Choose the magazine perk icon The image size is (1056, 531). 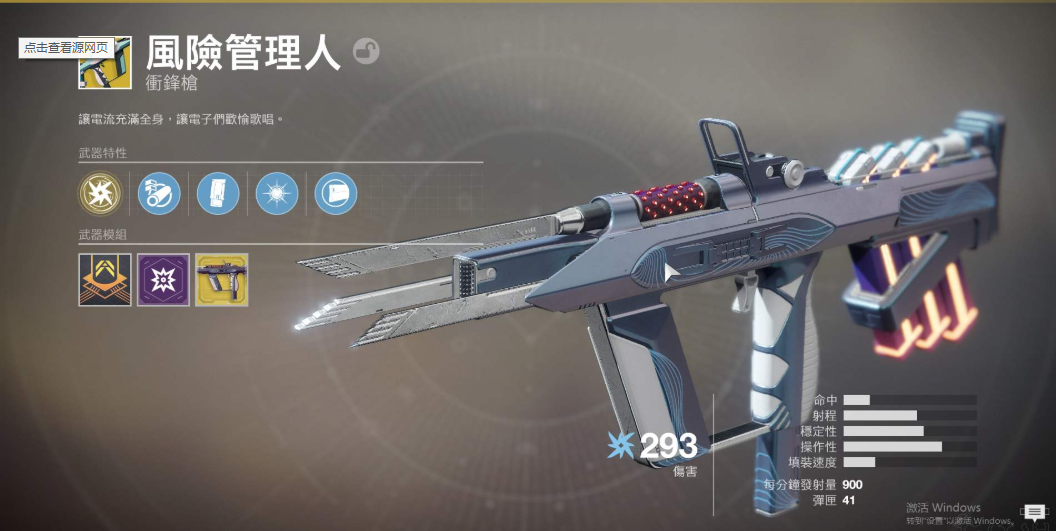[218, 193]
